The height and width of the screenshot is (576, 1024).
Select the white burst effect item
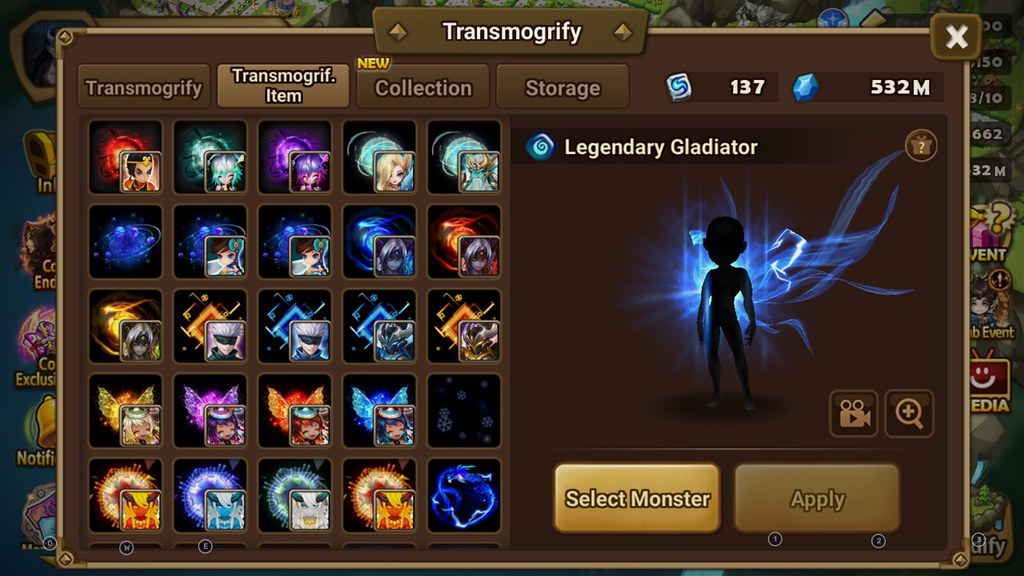click(294, 495)
